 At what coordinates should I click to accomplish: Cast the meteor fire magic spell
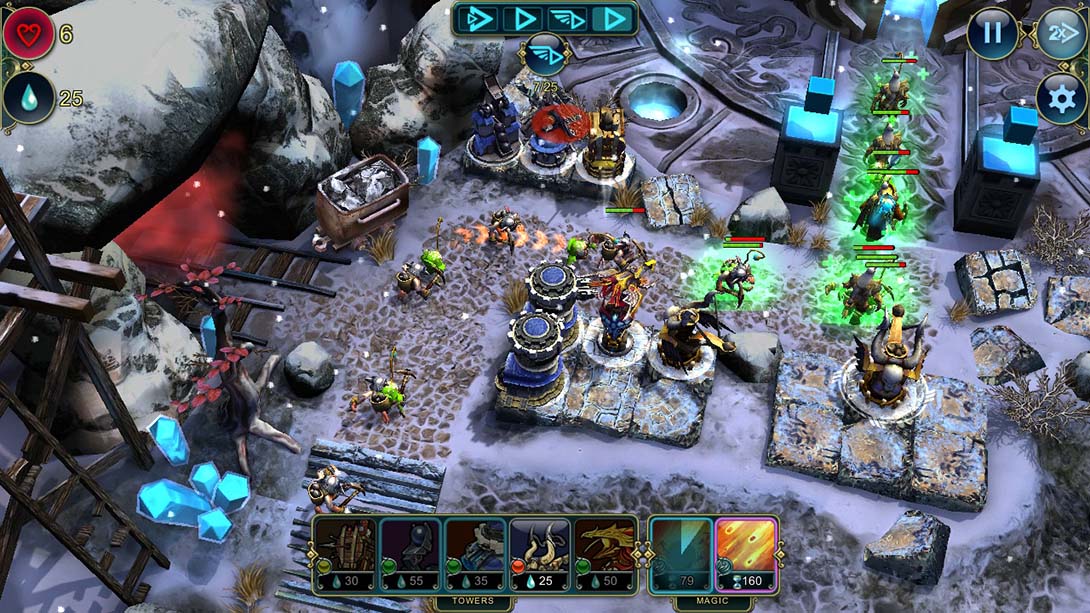[x=746, y=553]
